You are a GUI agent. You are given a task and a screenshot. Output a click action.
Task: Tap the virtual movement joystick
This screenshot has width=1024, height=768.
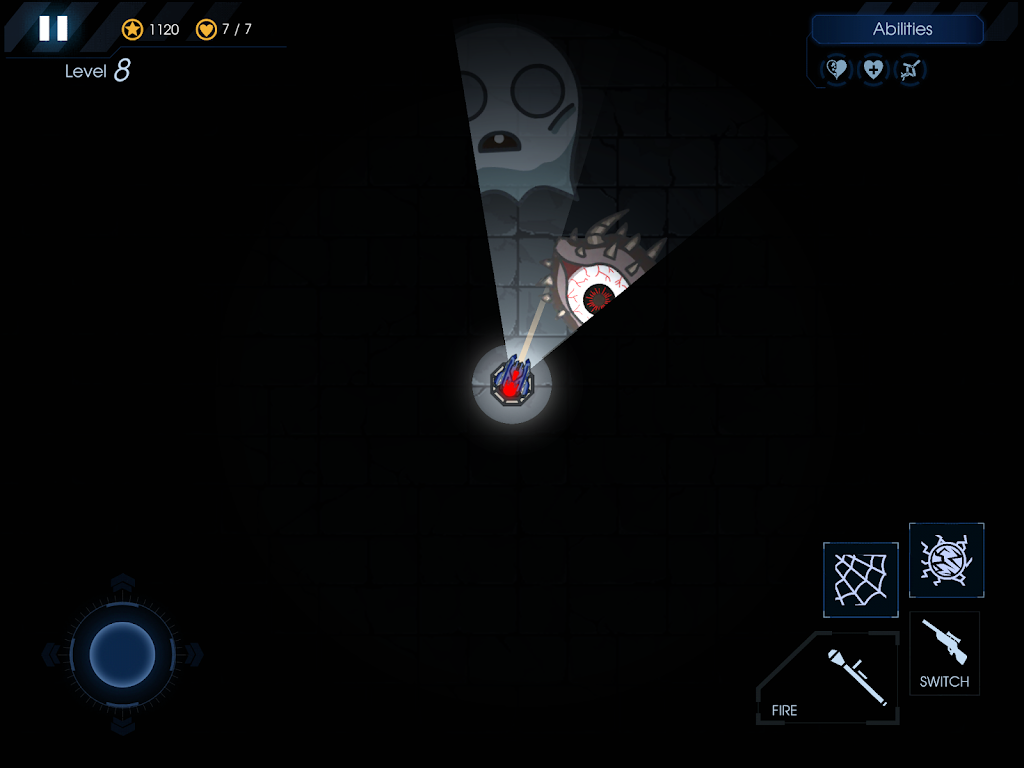coord(122,655)
